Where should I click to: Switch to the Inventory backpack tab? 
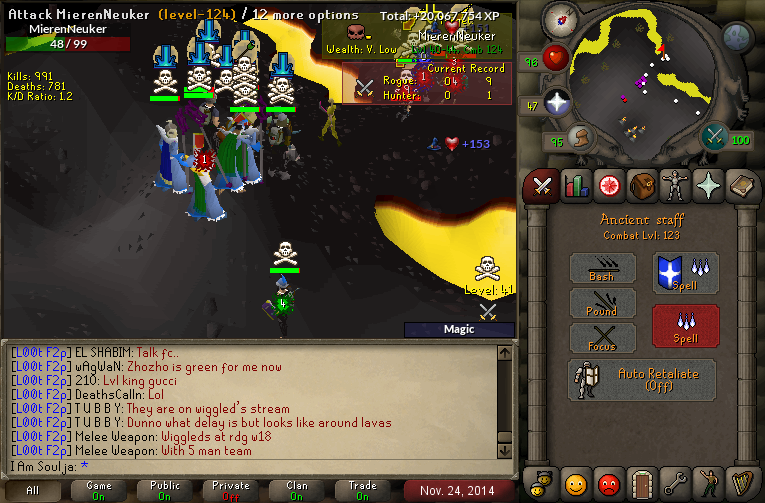pyautogui.click(x=641, y=185)
